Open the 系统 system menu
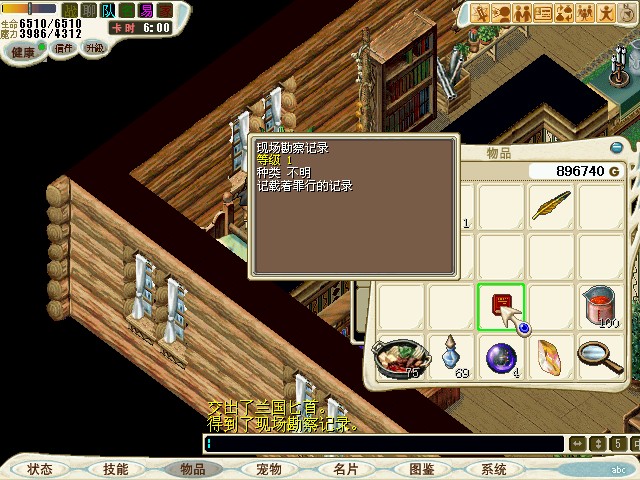 click(x=494, y=469)
